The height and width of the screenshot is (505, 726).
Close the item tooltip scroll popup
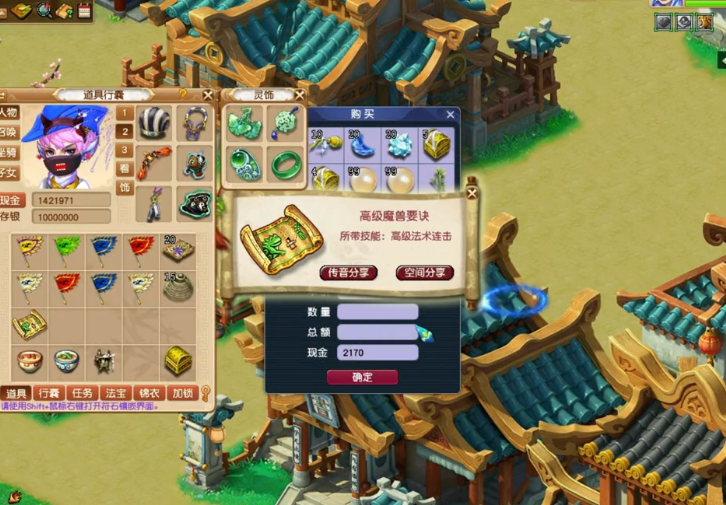click(470, 191)
